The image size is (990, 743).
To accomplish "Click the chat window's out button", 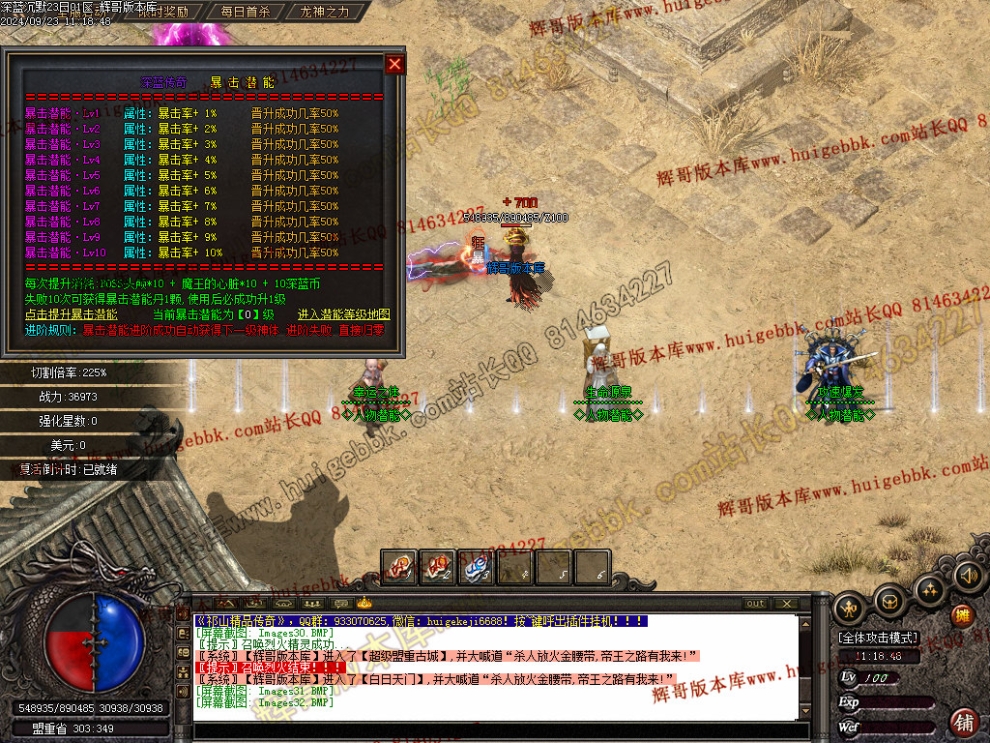I will pyautogui.click(x=756, y=603).
